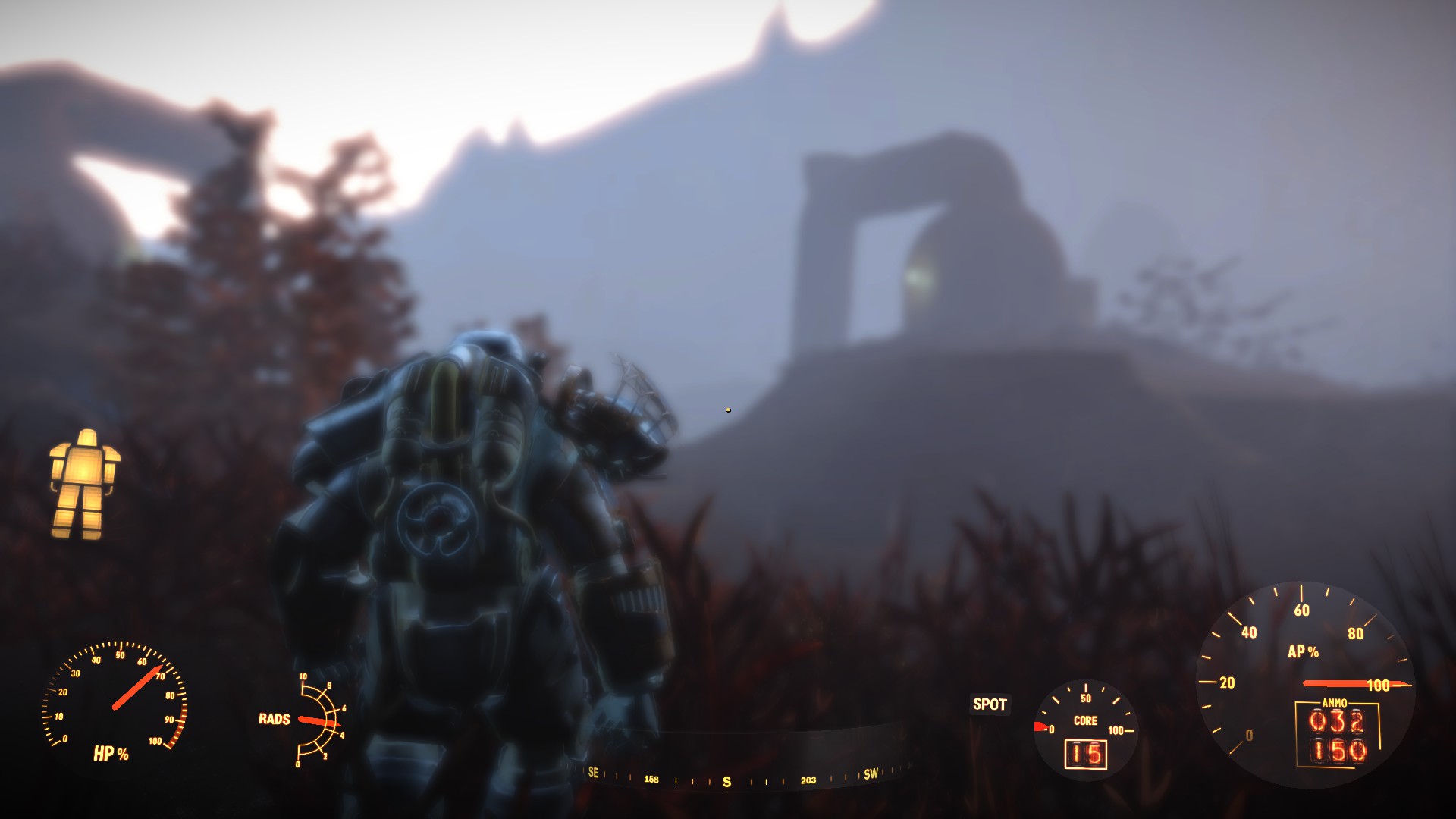The width and height of the screenshot is (1456, 819).
Task: Click the SPOT stealth indicator label
Action: (990, 704)
